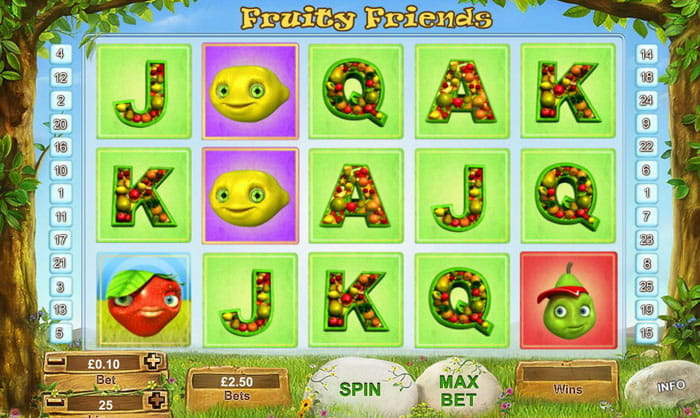Show payline number 17
Screen dimensions: 700x418
(61, 239)
